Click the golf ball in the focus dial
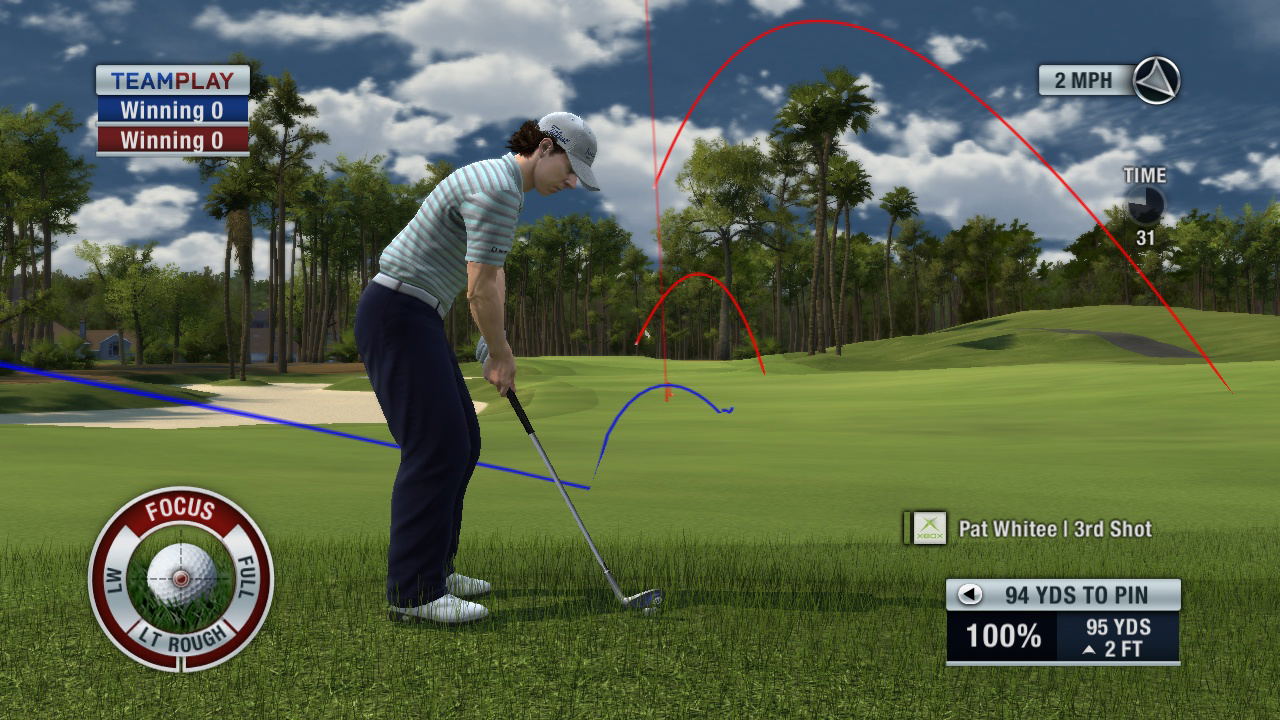The image size is (1280, 720). point(181,574)
